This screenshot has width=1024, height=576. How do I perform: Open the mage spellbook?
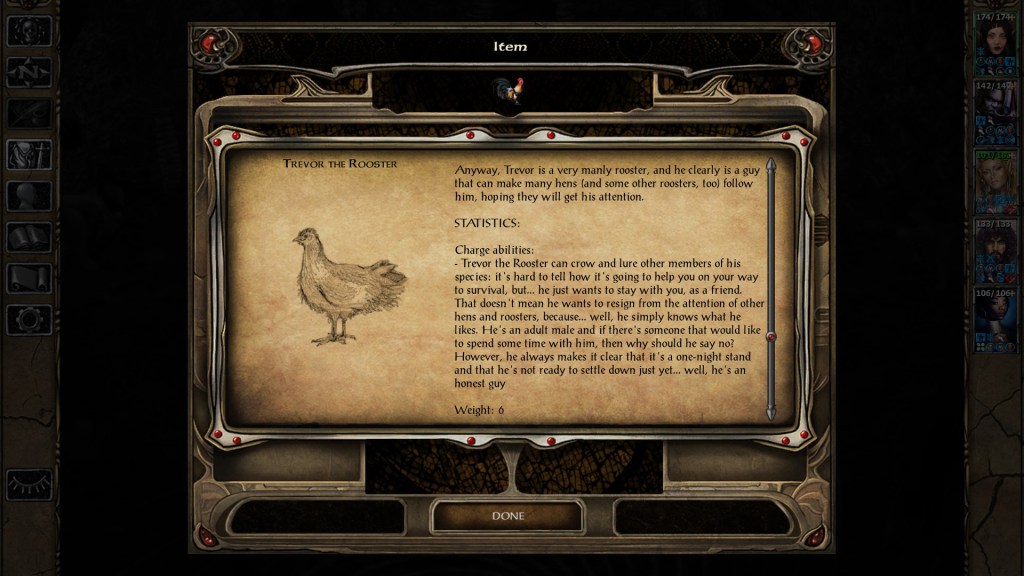29,237
